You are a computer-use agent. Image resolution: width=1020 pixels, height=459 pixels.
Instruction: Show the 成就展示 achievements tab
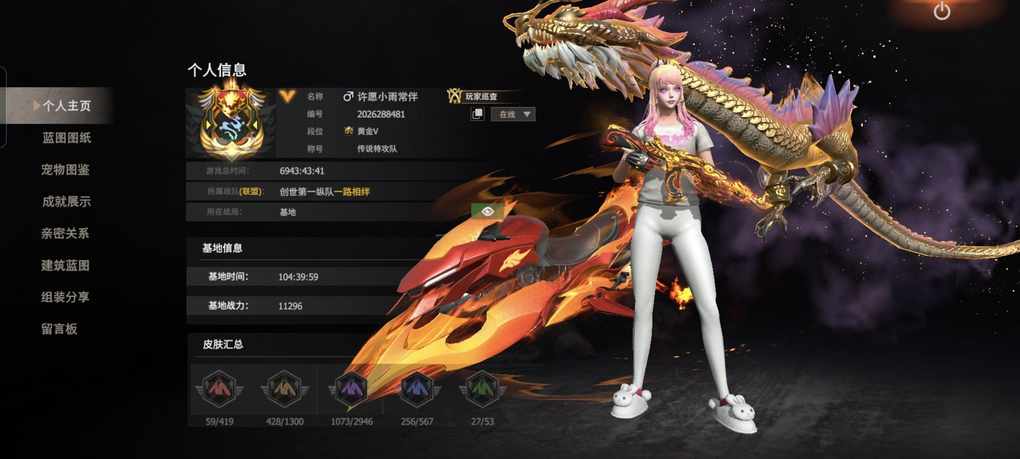coord(66,201)
